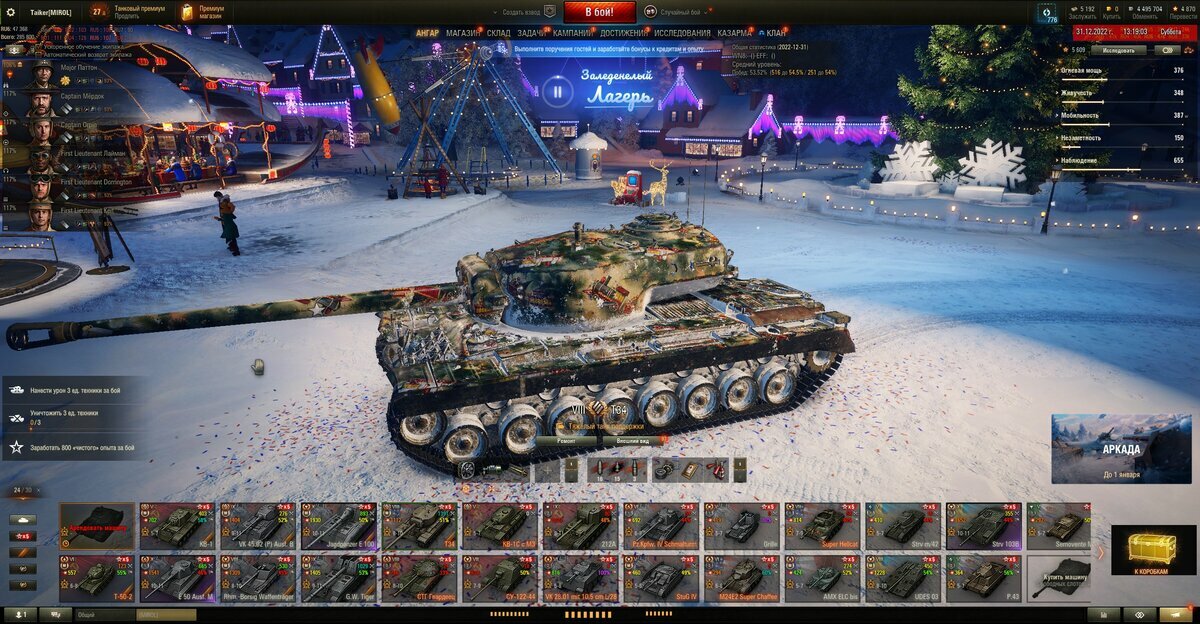Image resolution: width=1200 pixels, height=624 pixels.
Task: Start battle with the red «В бой!» button
Action: pyautogui.click(x=599, y=12)
